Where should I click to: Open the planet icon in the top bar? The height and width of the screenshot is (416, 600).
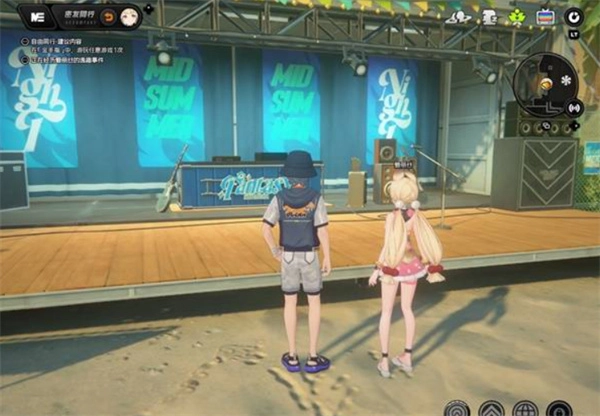[x=459, y=17]
